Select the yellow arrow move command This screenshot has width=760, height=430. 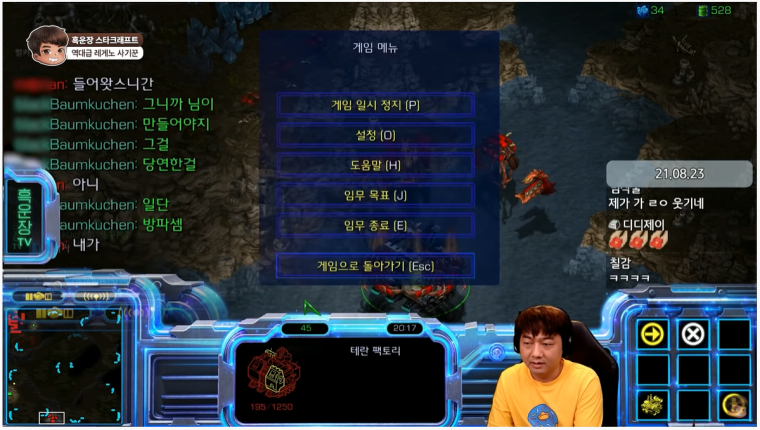tap(652, 334)
